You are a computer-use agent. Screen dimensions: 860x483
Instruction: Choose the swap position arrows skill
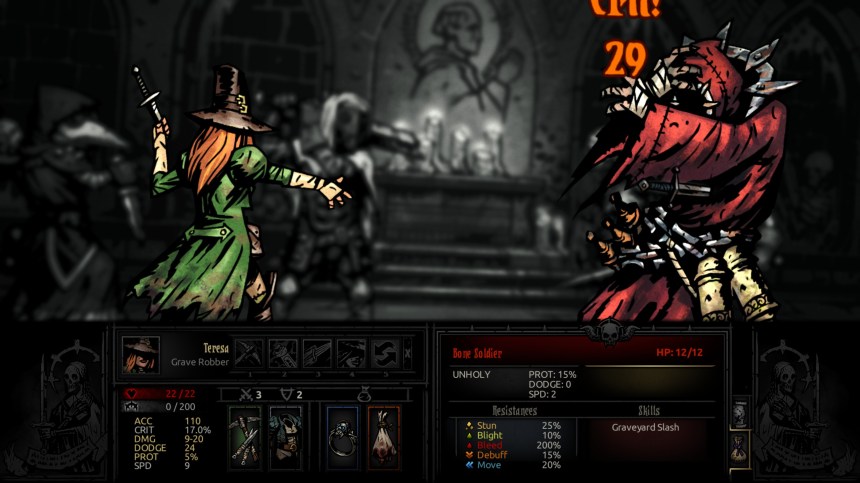[385, 353]
